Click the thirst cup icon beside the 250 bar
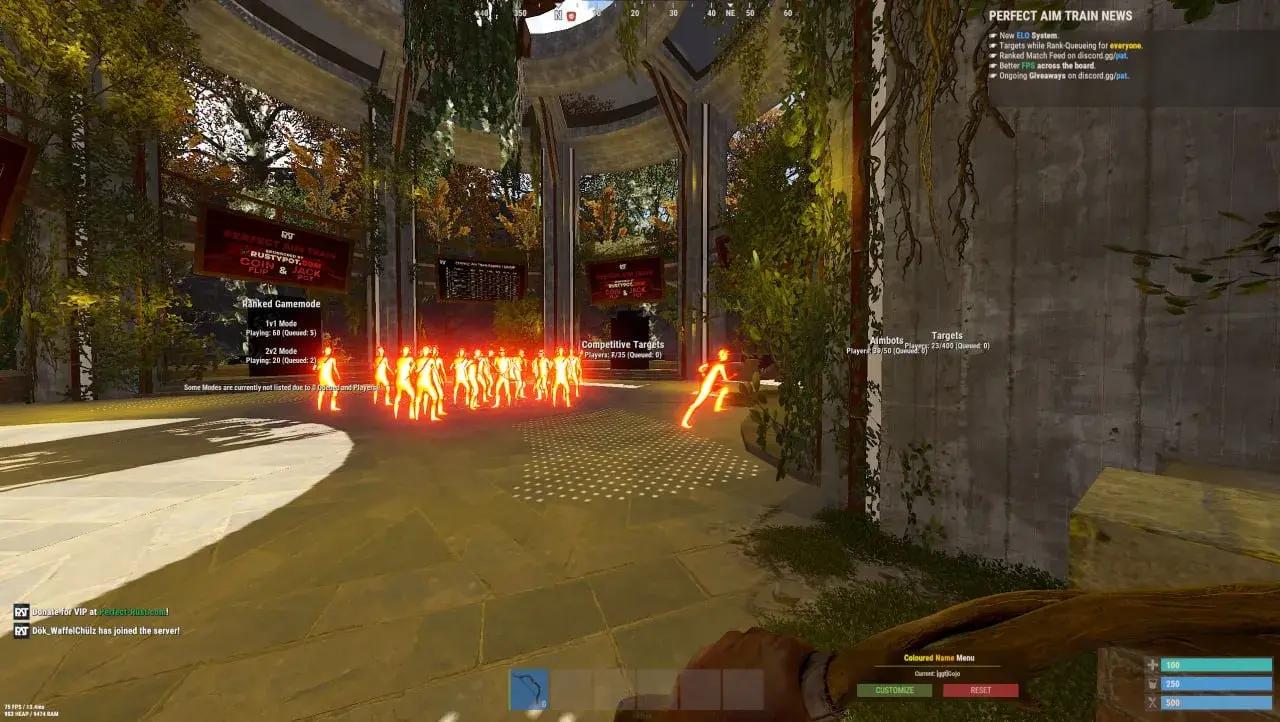The height and width of the screenshot is (722, 1280). (x=1151, y=682)
